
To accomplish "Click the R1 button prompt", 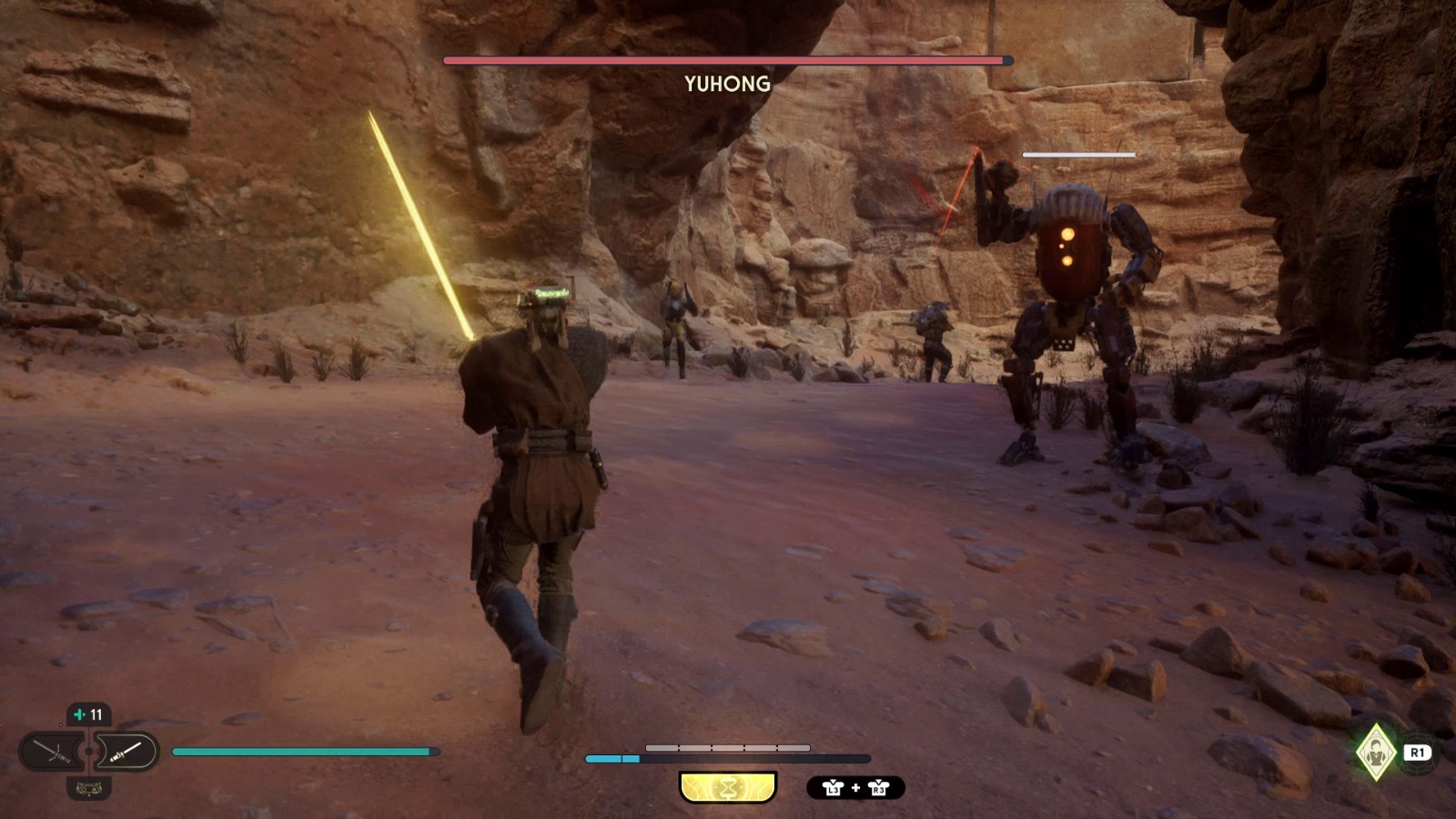I will 1418,753.
